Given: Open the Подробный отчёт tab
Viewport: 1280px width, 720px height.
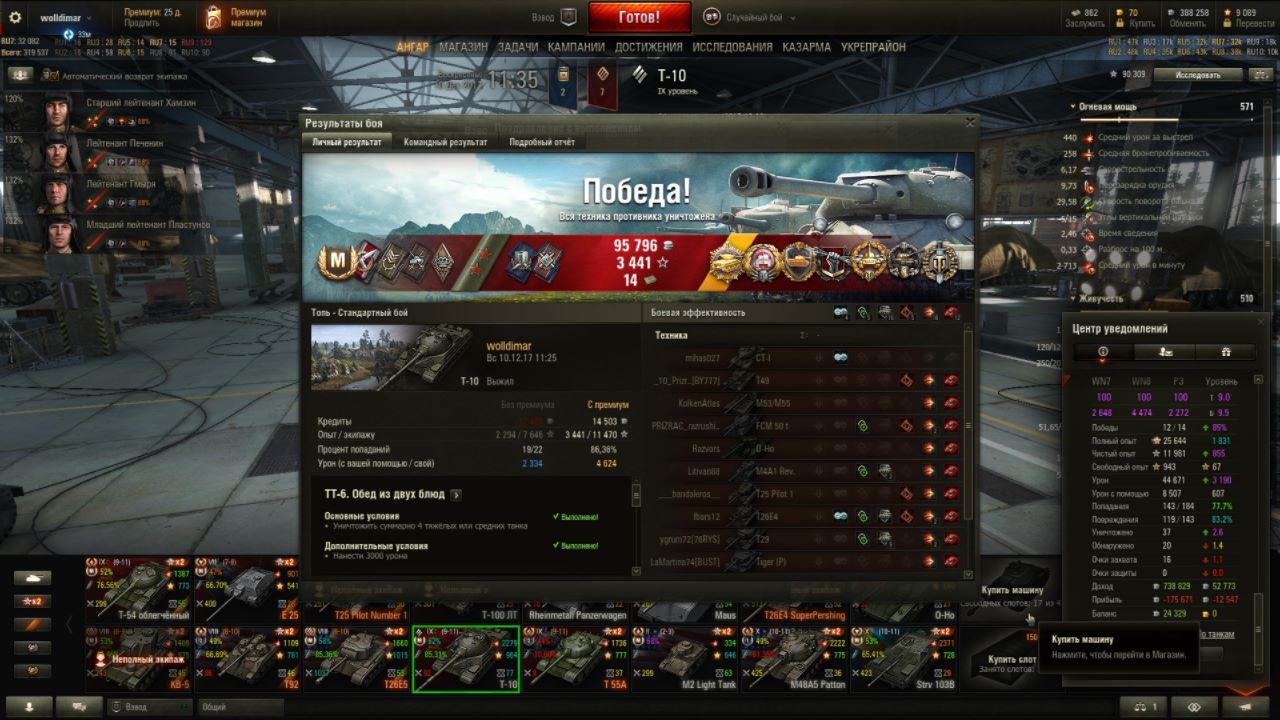Looking at the screenshot, I should click(541, 142).
